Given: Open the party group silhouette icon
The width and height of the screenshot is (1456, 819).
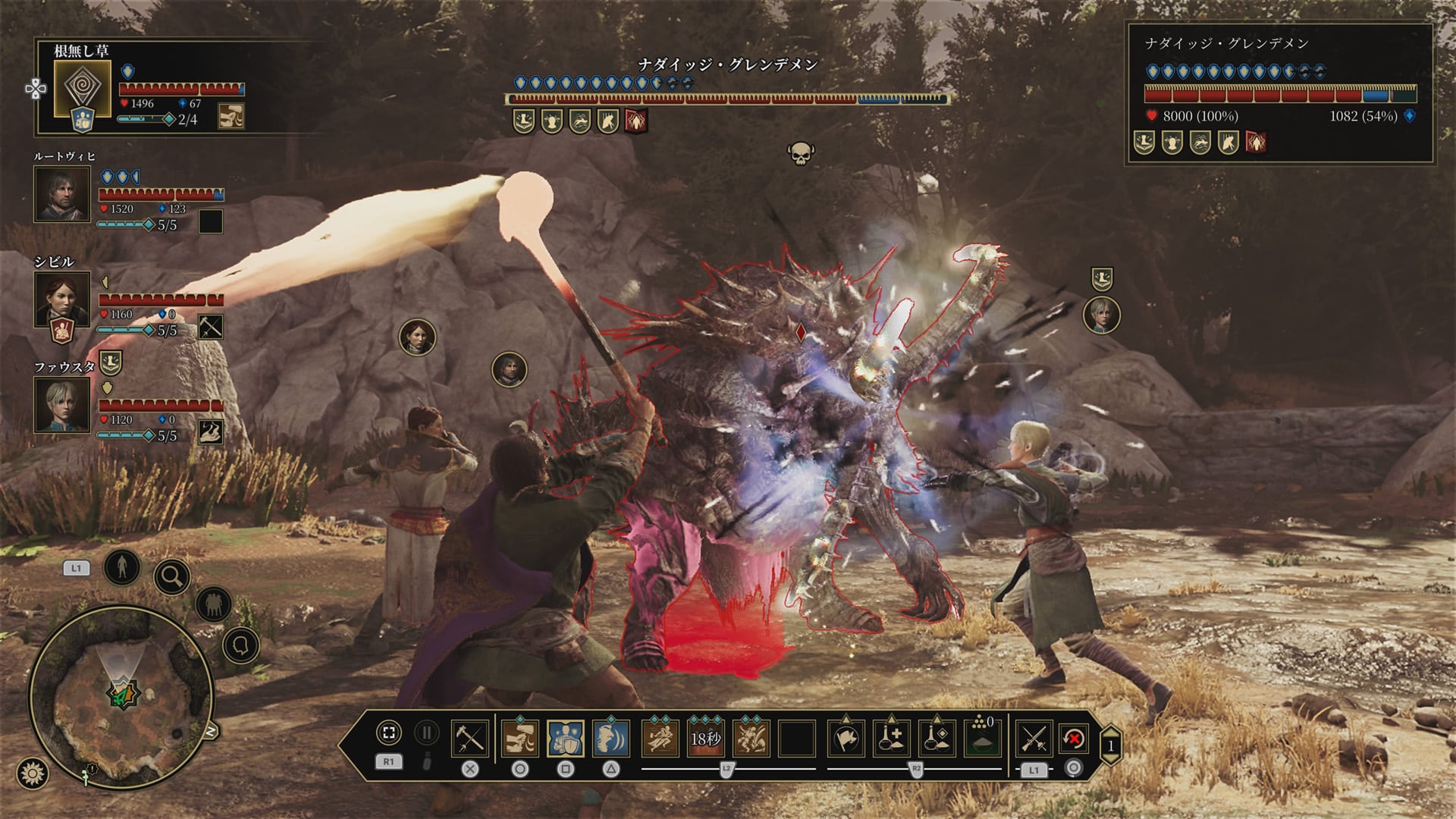Looking at the screenshot, I should click(x=214, y=604).
